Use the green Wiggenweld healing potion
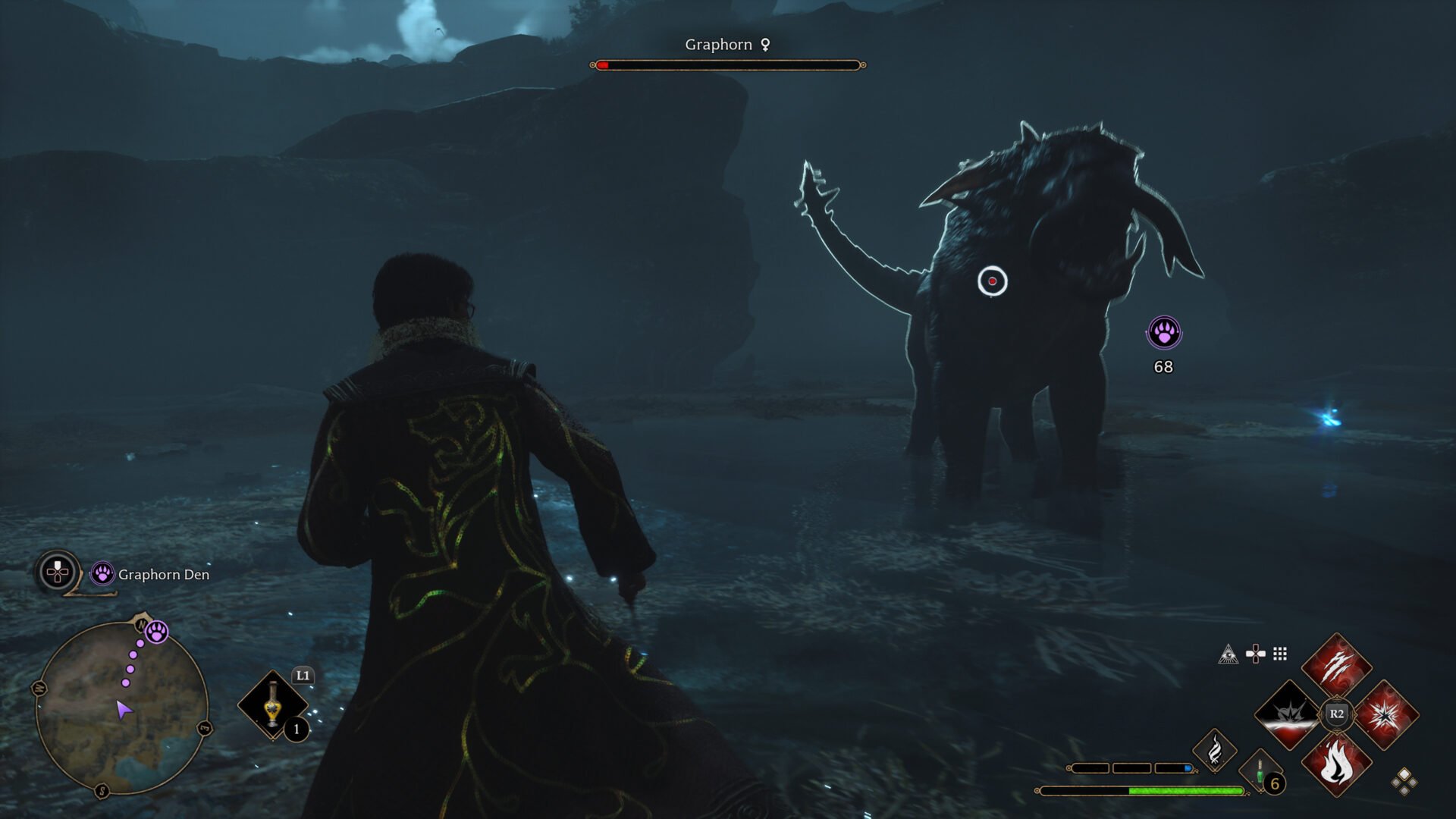Screen dimensions: 1456x819 (1260, 773)
